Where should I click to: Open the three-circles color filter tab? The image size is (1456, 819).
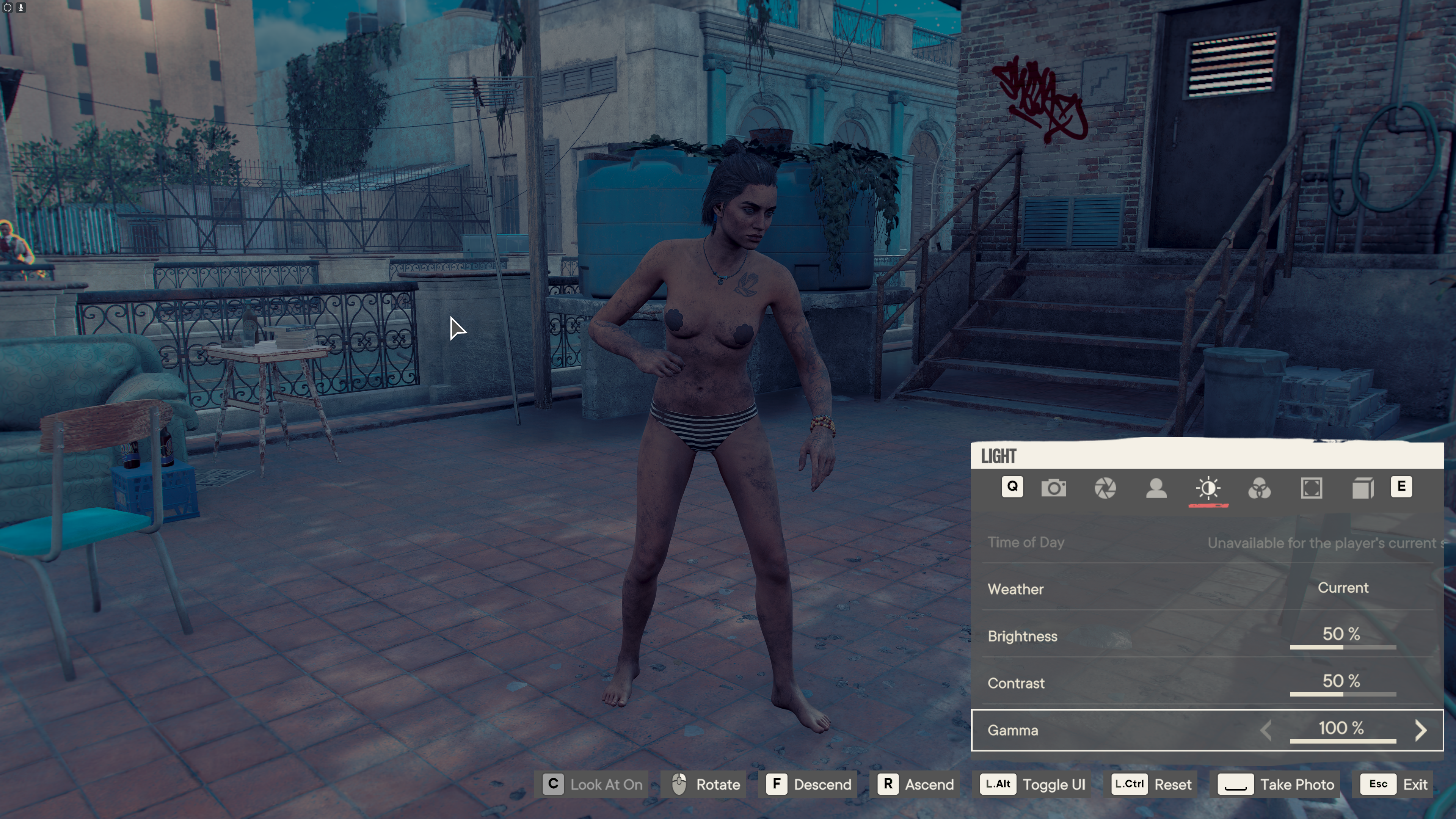(1259, 488)
